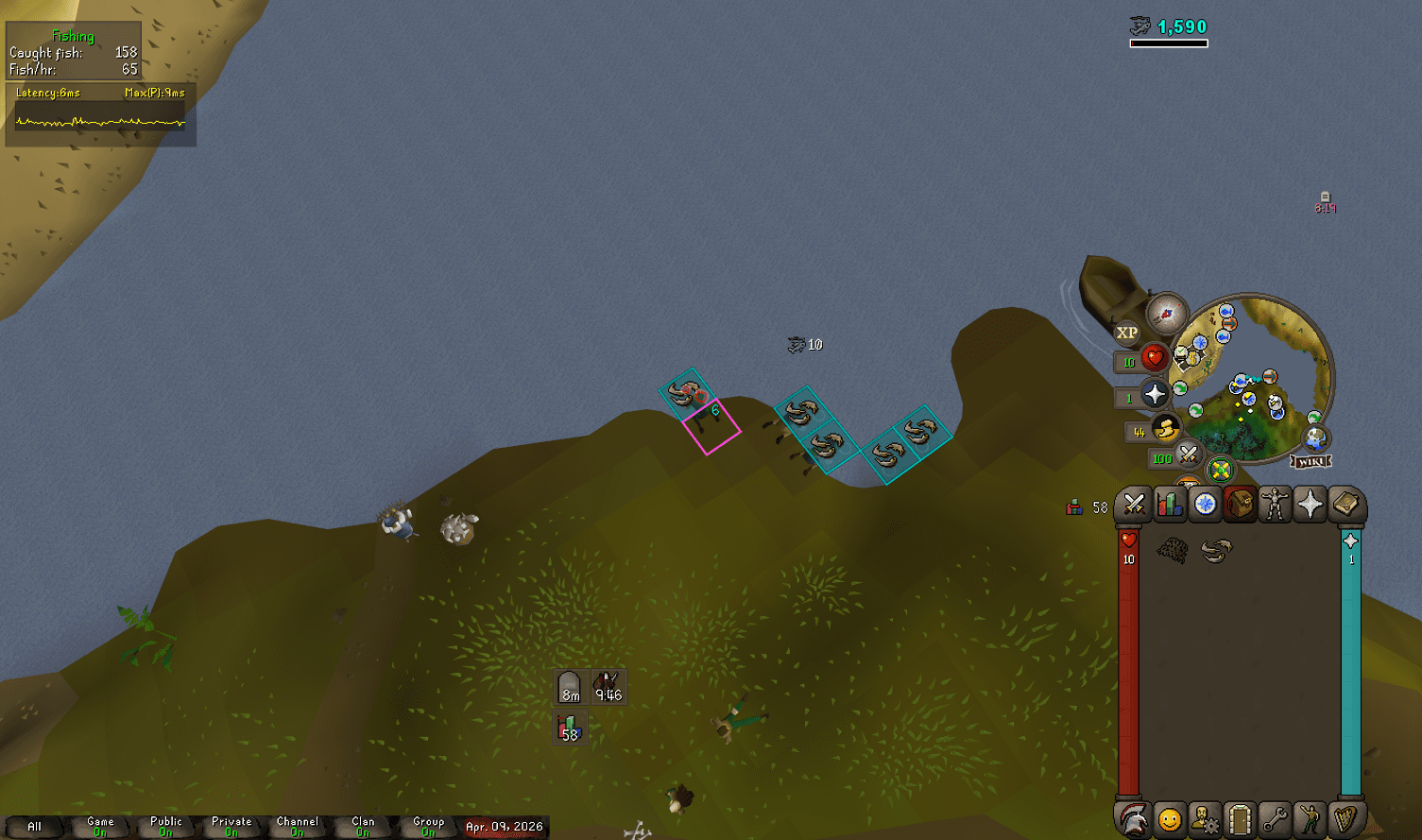Open the Prayer tab
This screenshot has height=840, width=1422.
coord(1311,505)
